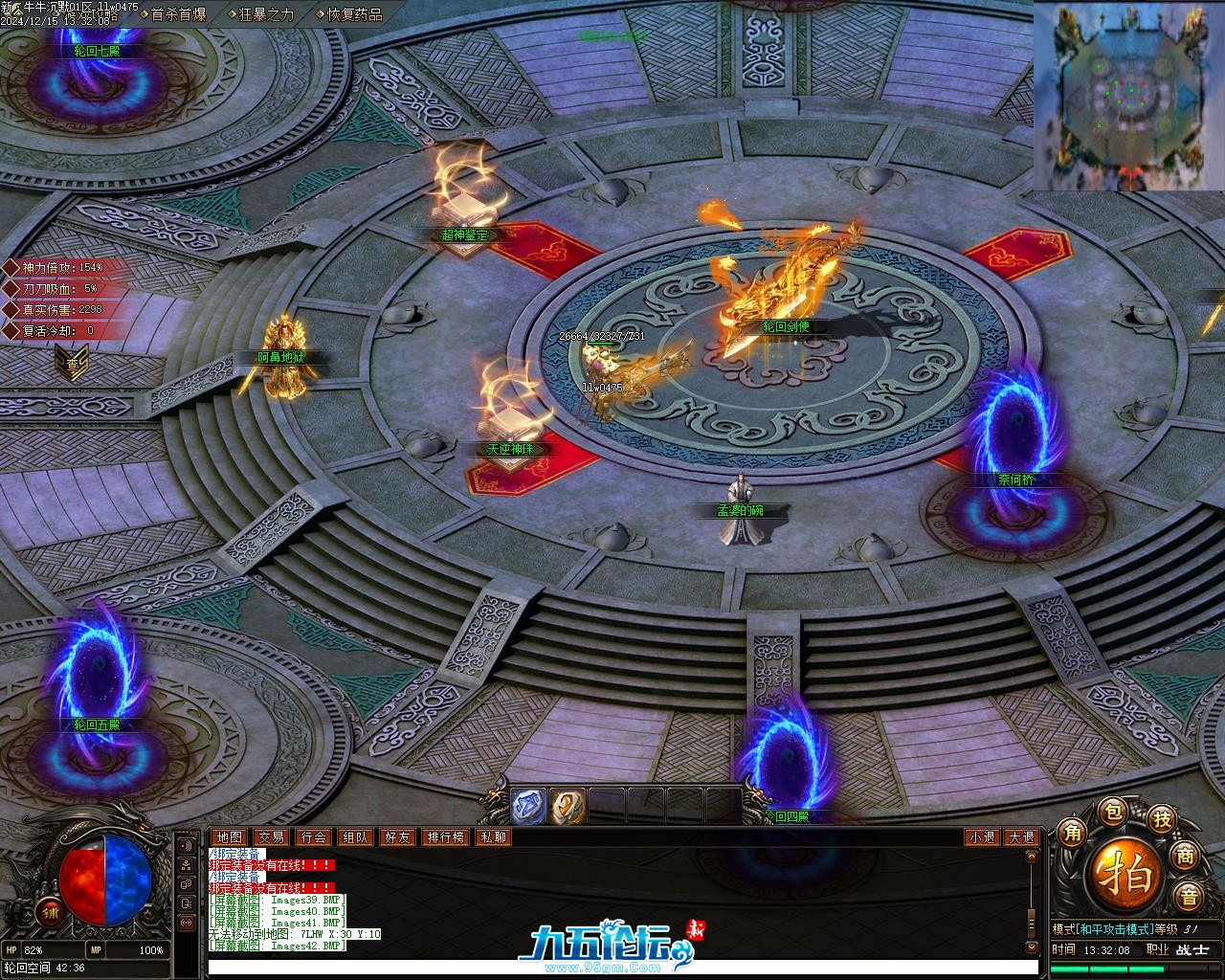This screenshot has width=1225, height=980.
Task: Open the 交易 trade button
Action: pos(271,837)
